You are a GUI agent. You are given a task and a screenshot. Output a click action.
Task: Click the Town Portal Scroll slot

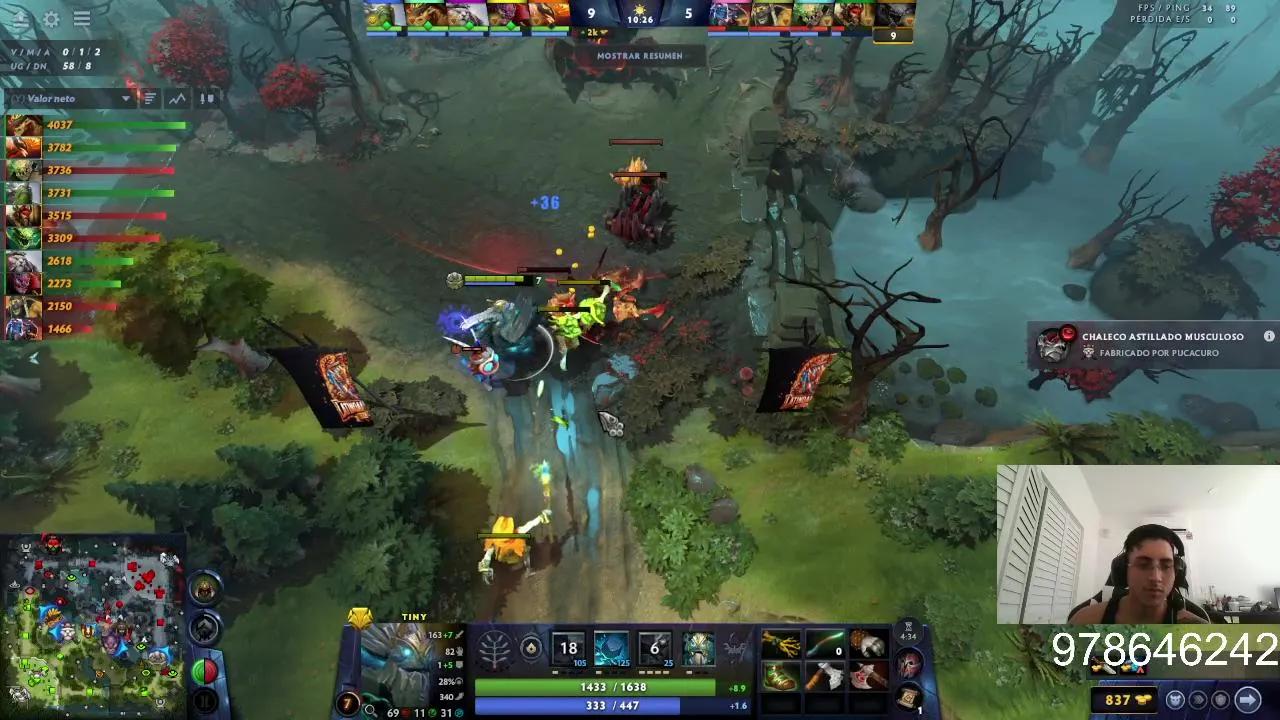909,698
